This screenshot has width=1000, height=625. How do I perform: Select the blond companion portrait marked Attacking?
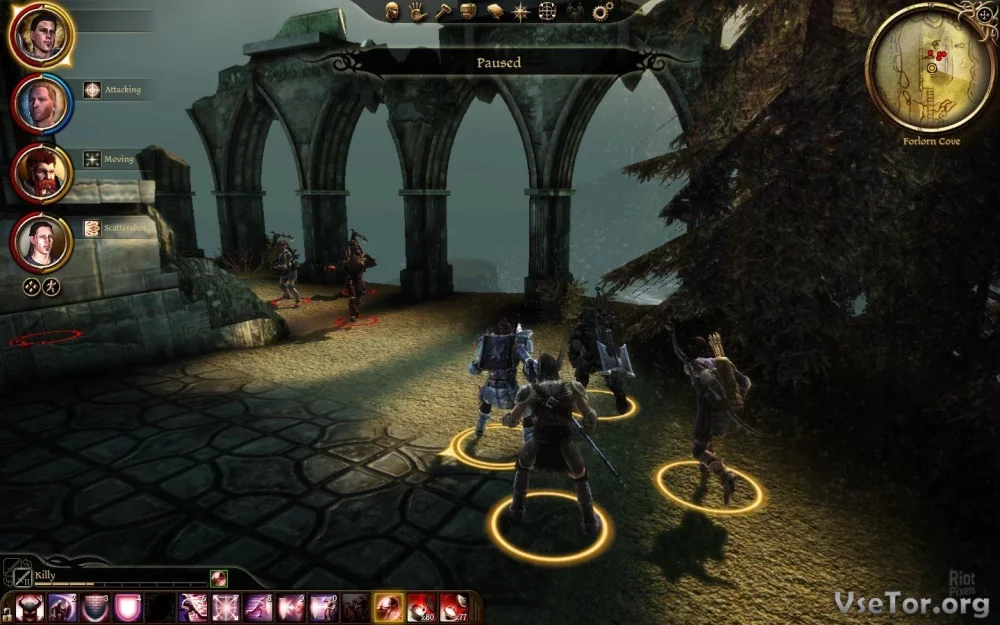point(41,103)
